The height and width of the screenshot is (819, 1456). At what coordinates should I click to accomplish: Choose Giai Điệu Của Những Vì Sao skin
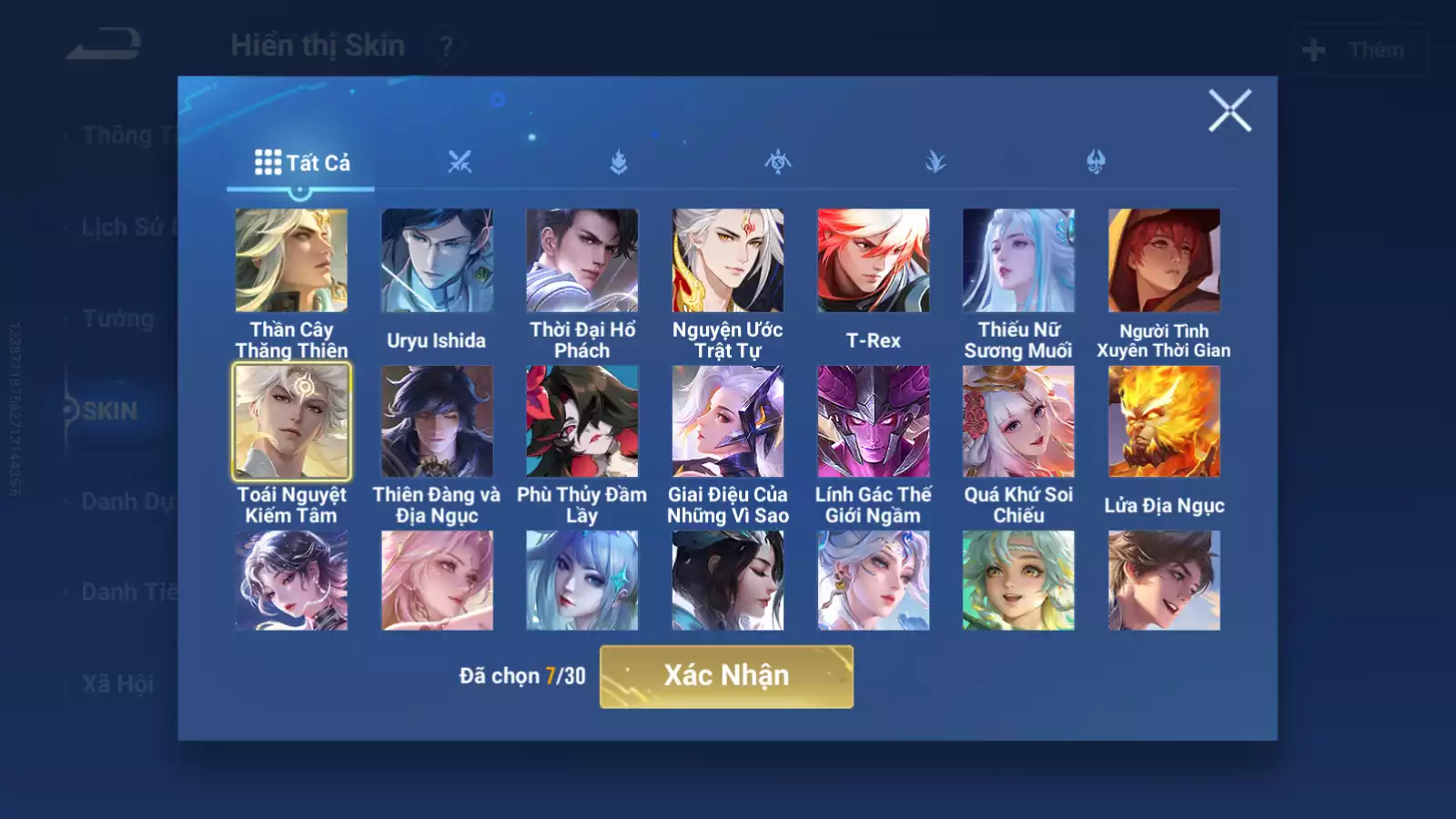coord(728,421)
